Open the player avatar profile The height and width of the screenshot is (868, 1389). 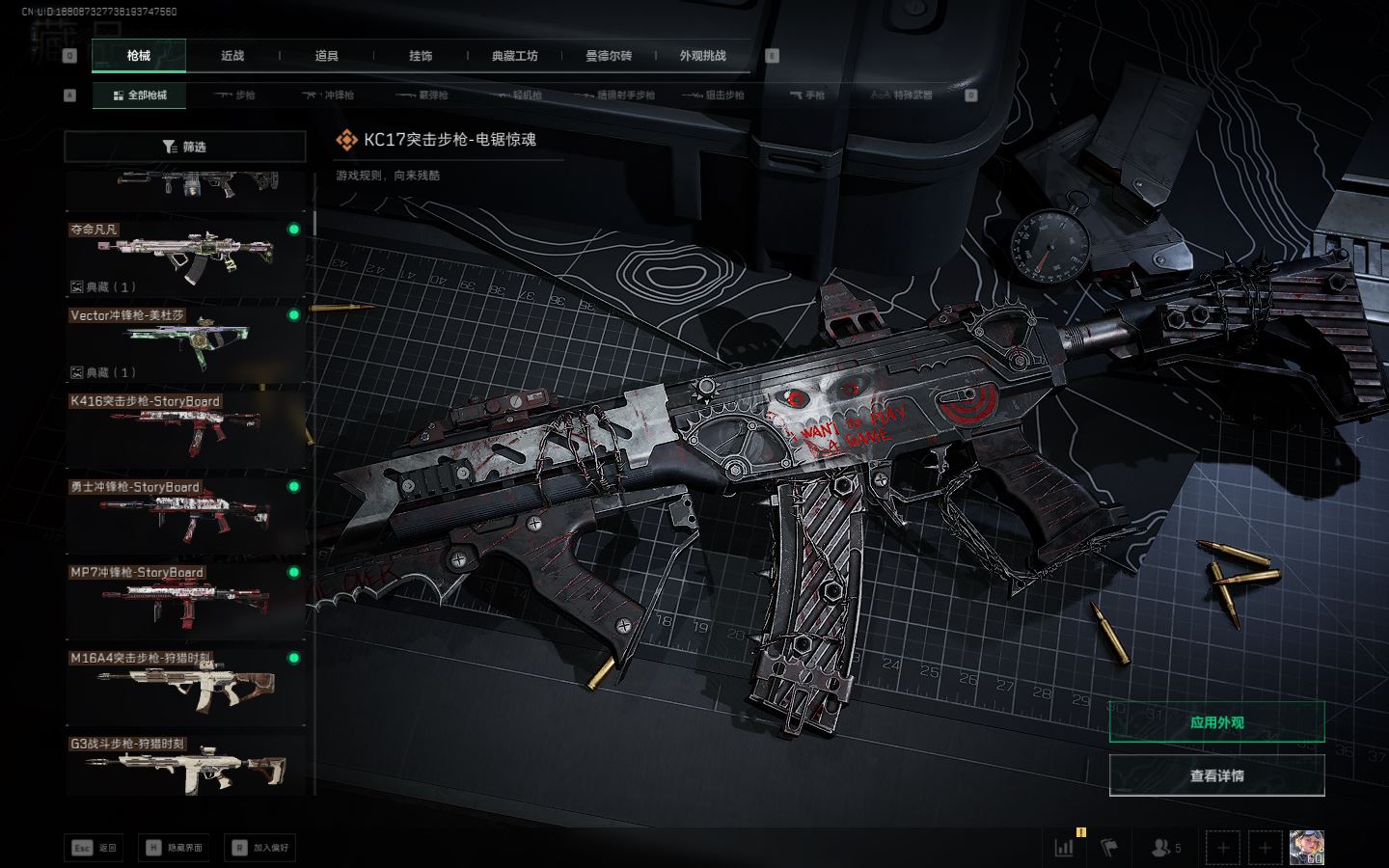1306,848
